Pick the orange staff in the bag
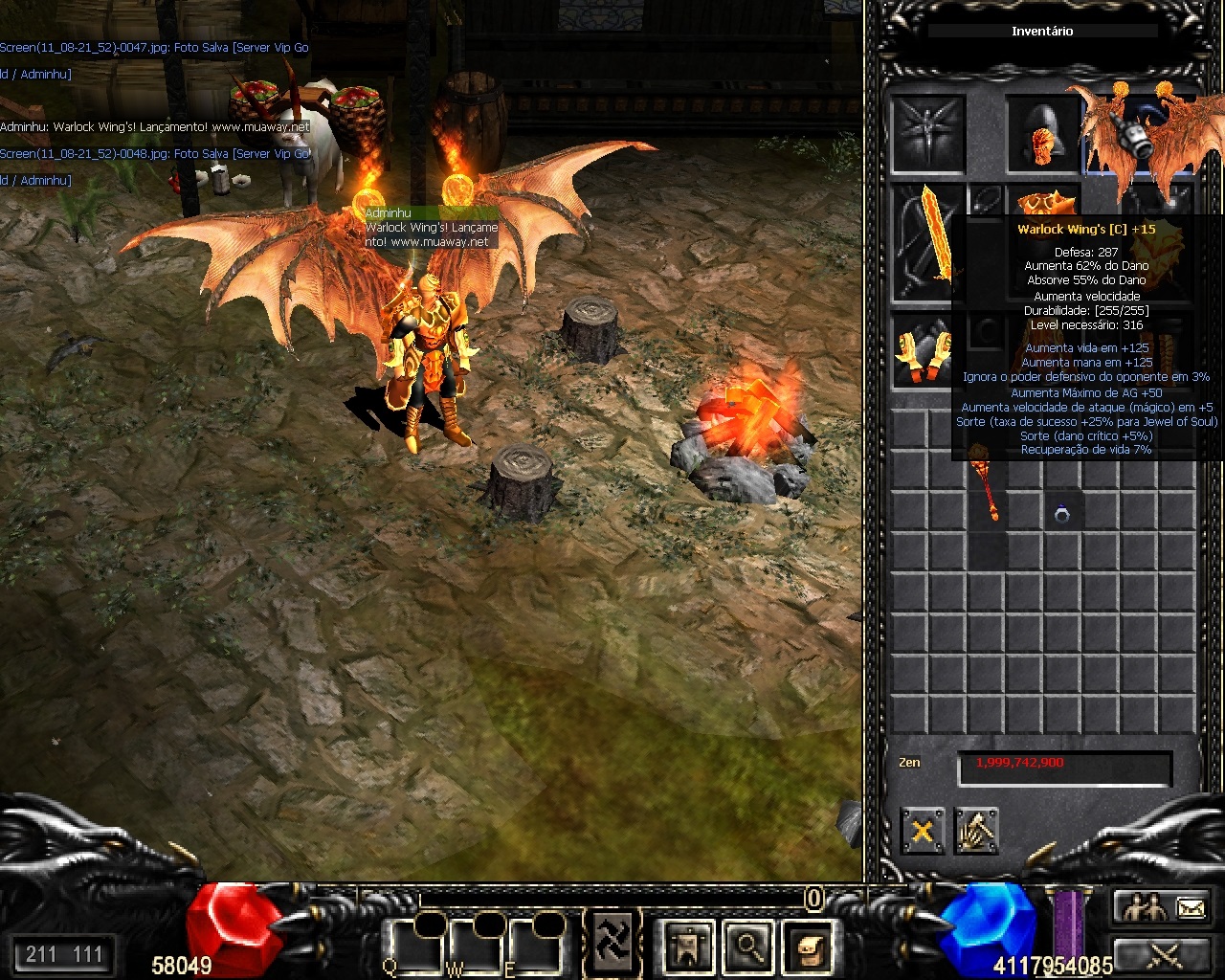Image resolution: width=1225 pixels, height=980 pixels. pos(987,482)
